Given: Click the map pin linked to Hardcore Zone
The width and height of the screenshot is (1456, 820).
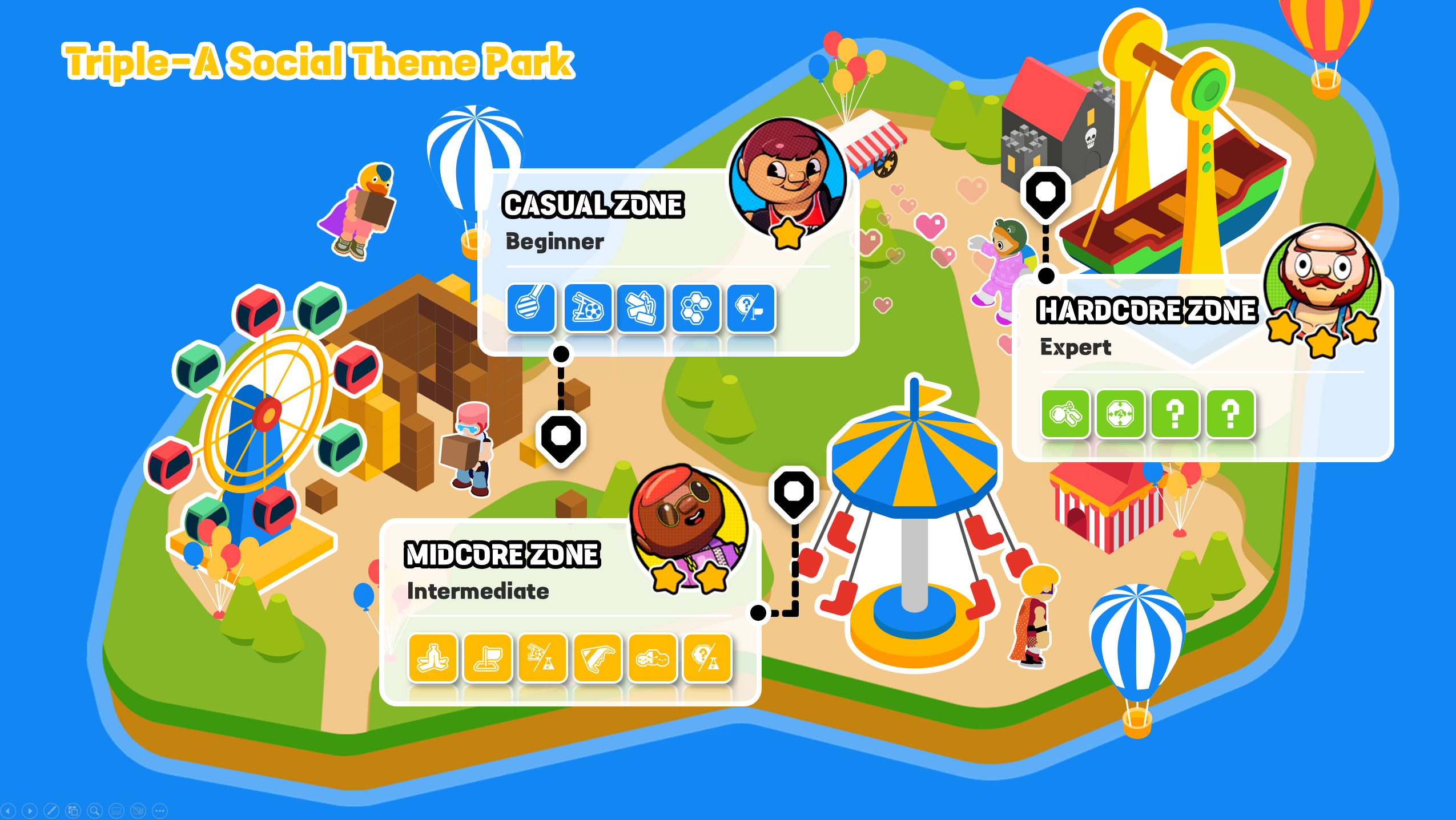Looking at the screenshot, I should pyautogui.click(x=1045, y=192).
